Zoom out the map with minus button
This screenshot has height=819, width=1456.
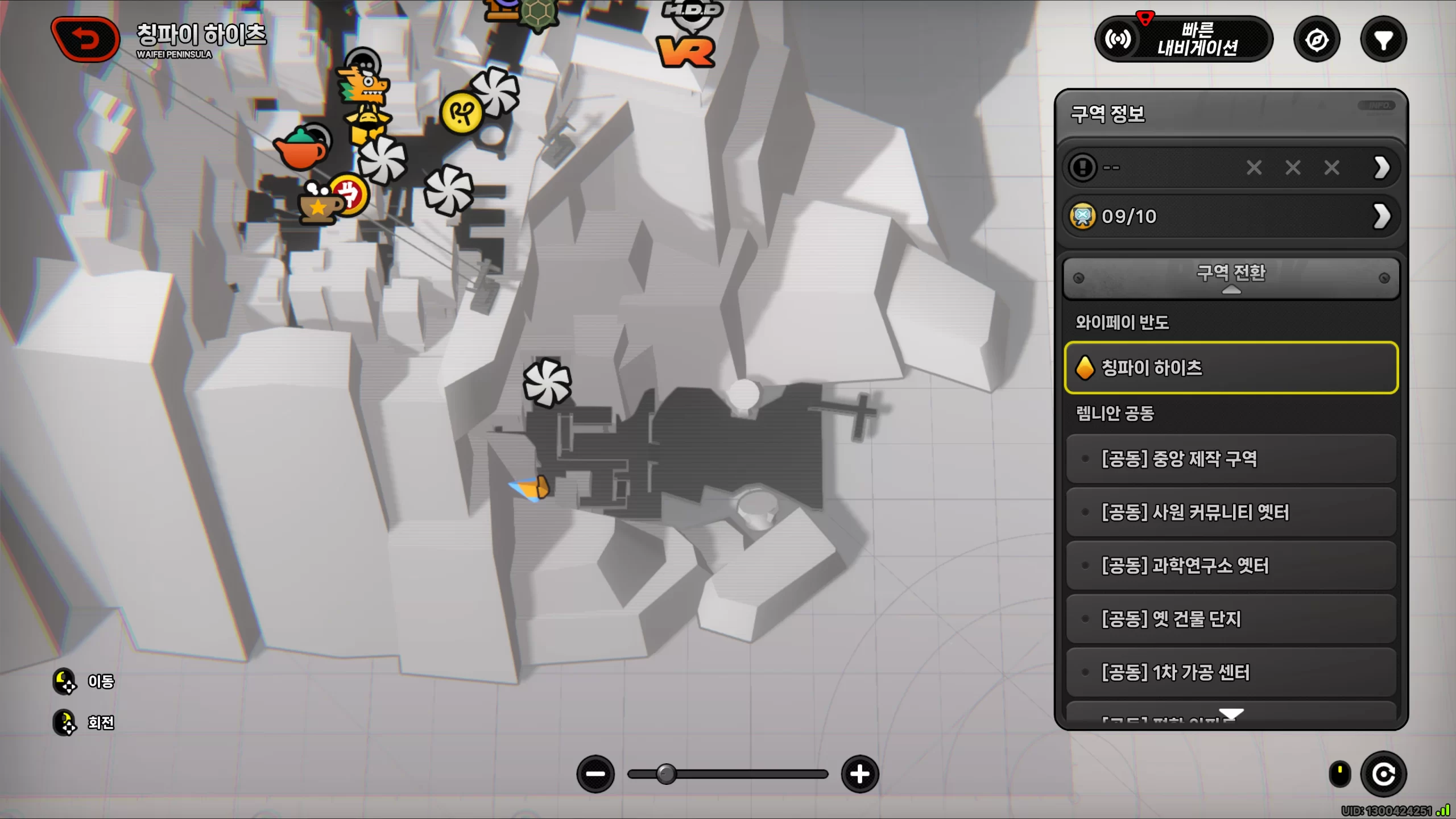595,774
